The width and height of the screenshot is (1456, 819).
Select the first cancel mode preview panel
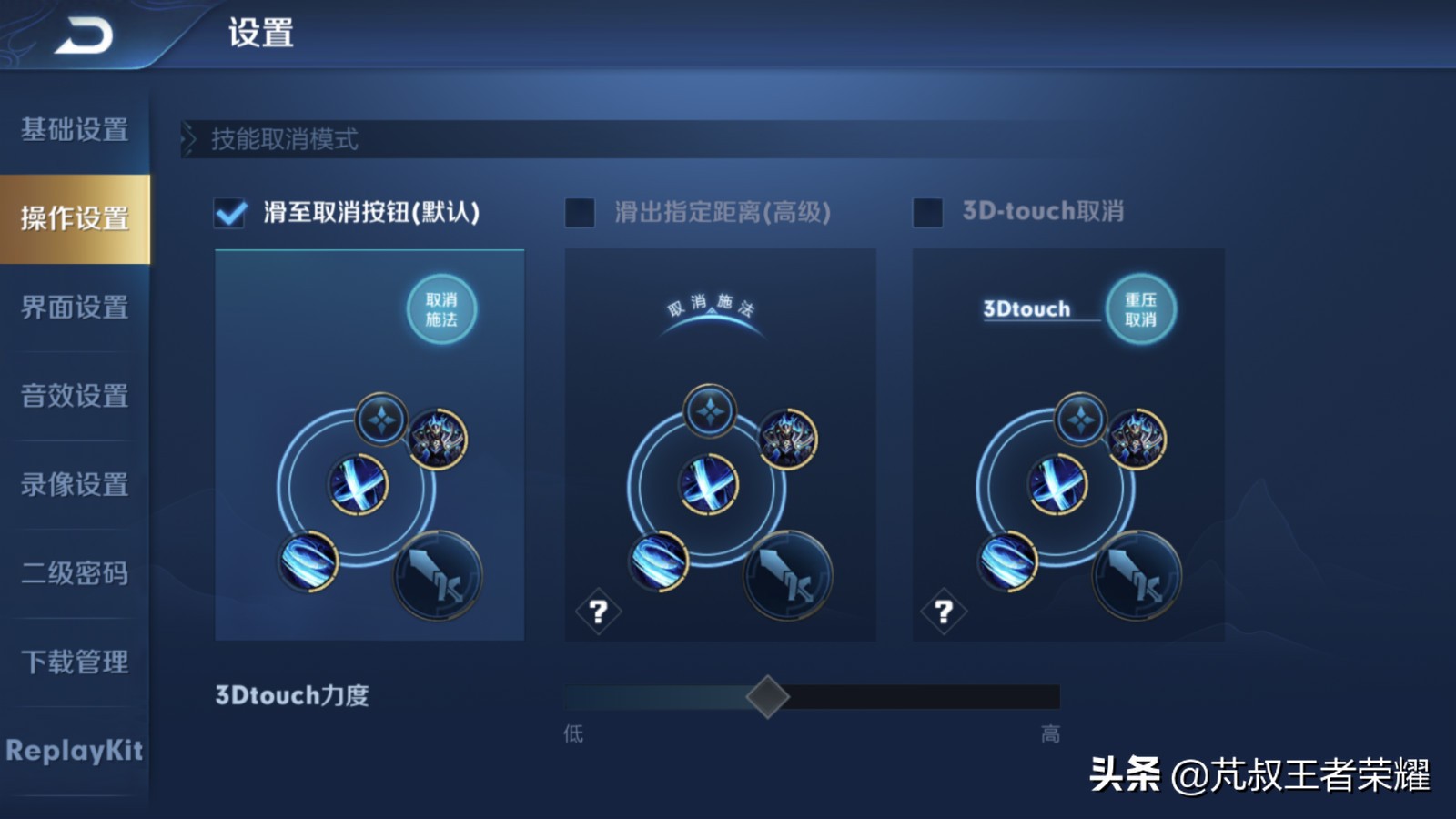click(369, 446)
